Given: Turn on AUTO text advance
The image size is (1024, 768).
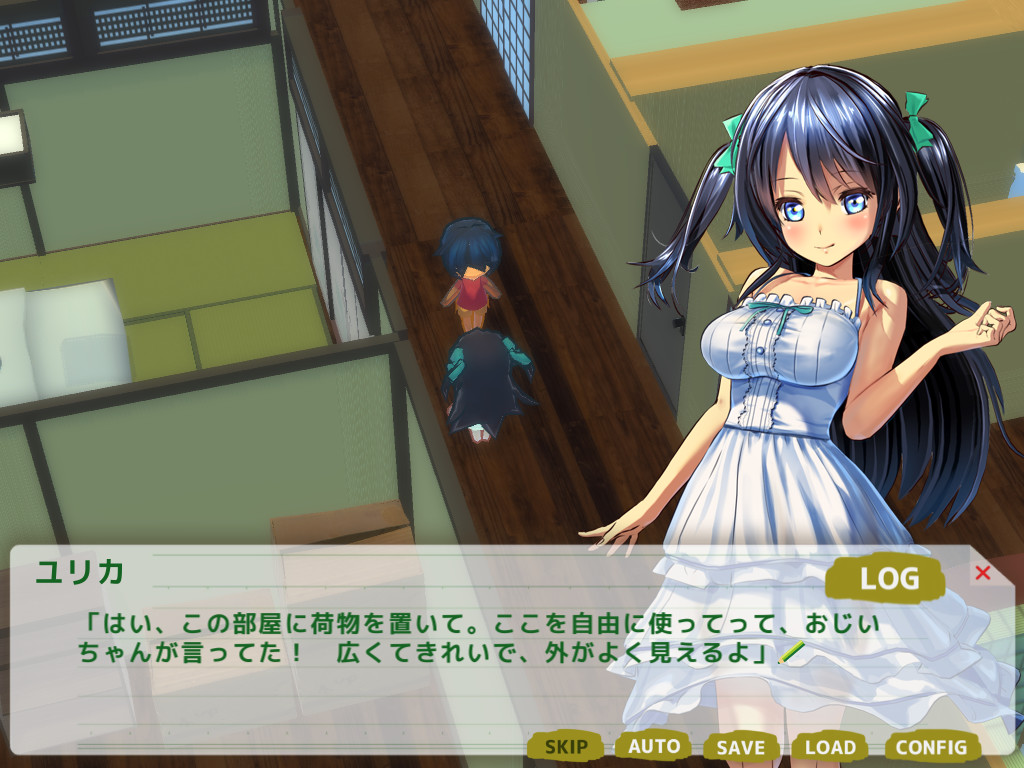Looking at the screenshot, I should [654, 746].
